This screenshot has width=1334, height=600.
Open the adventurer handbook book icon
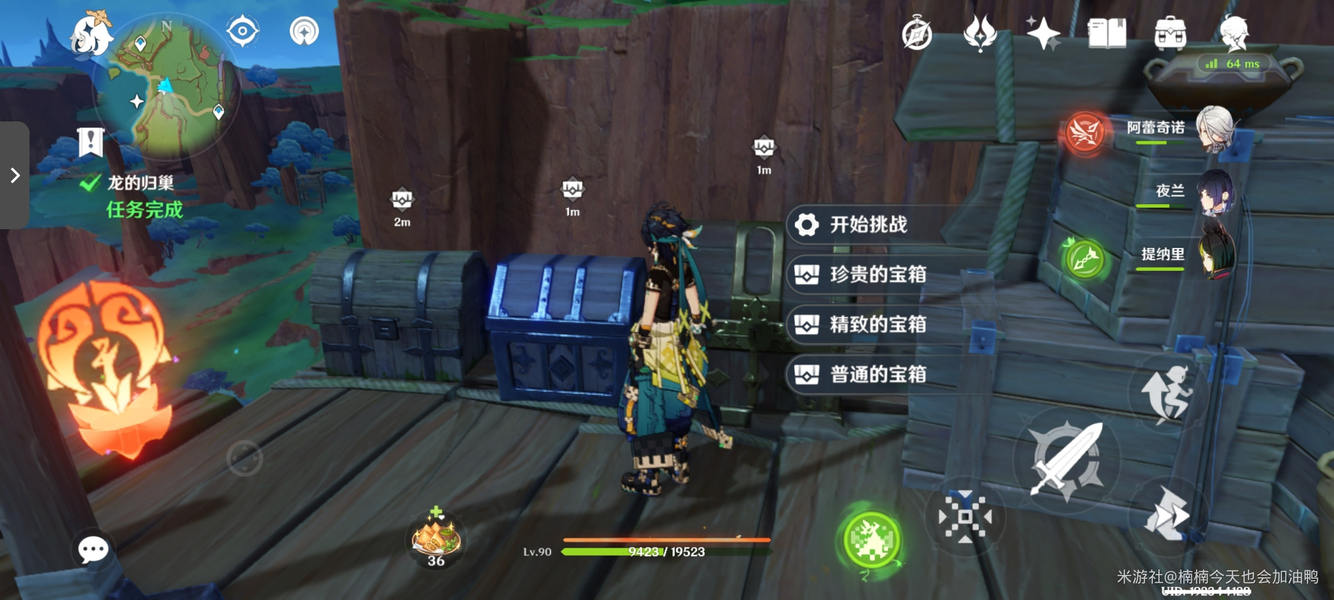pos(1107,34)
